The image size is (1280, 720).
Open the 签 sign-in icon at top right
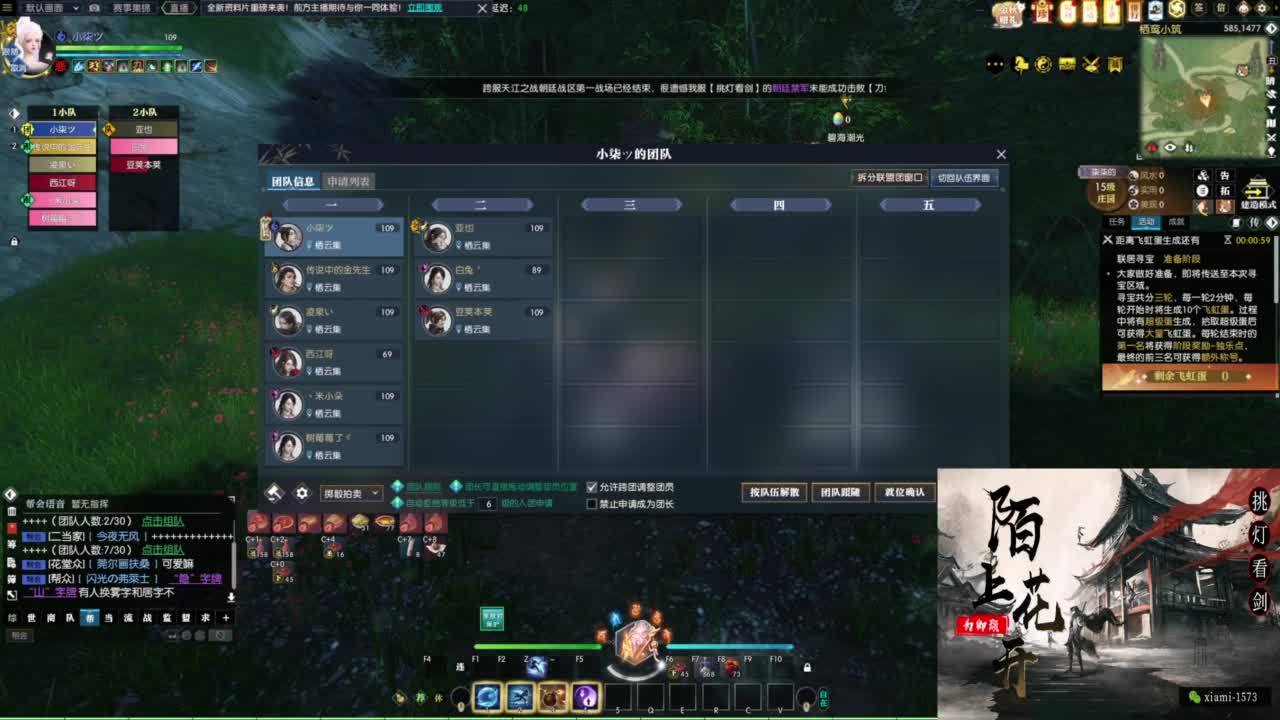[1199, 8]
